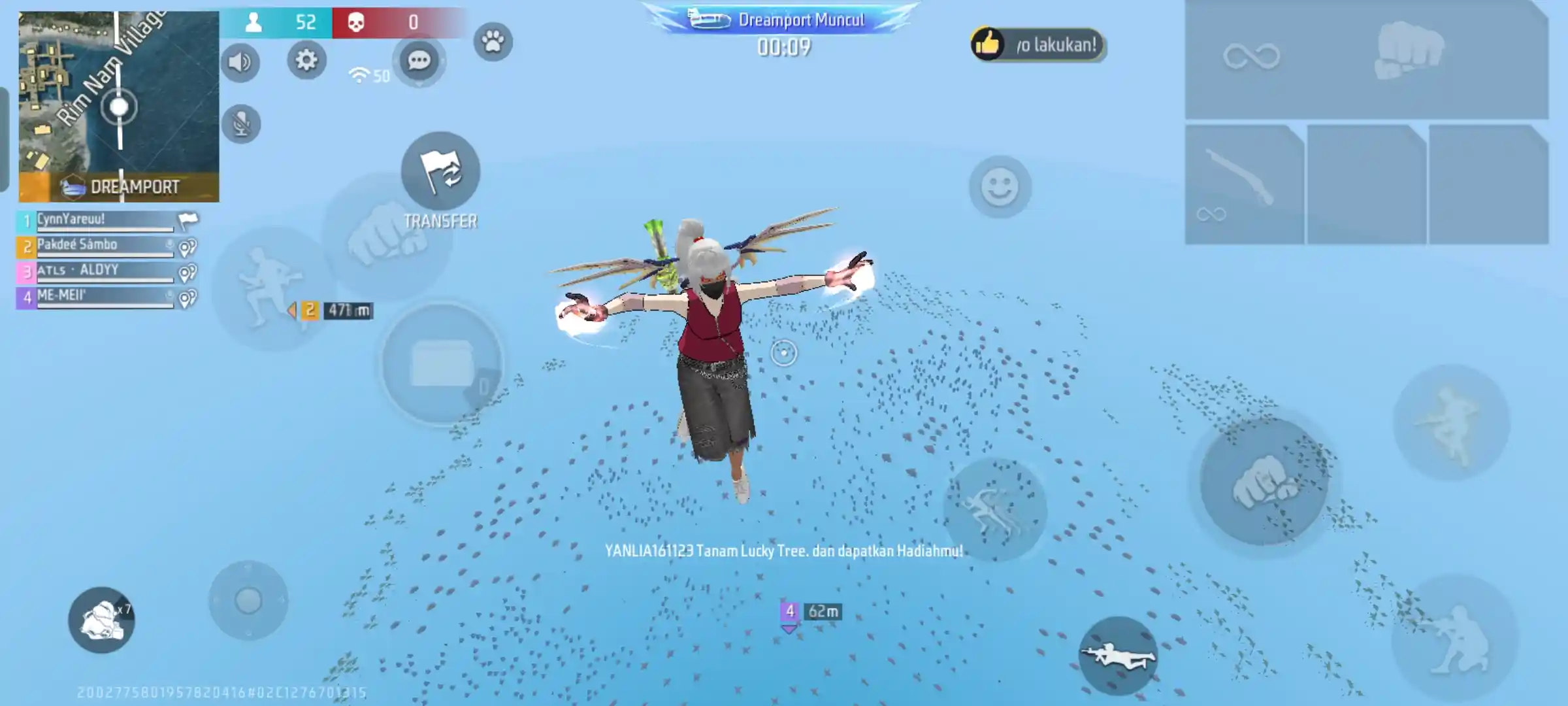Open the gear settings menu
Image resolution: width=1568 pixels, height=706 pixels.
point(306,61)
